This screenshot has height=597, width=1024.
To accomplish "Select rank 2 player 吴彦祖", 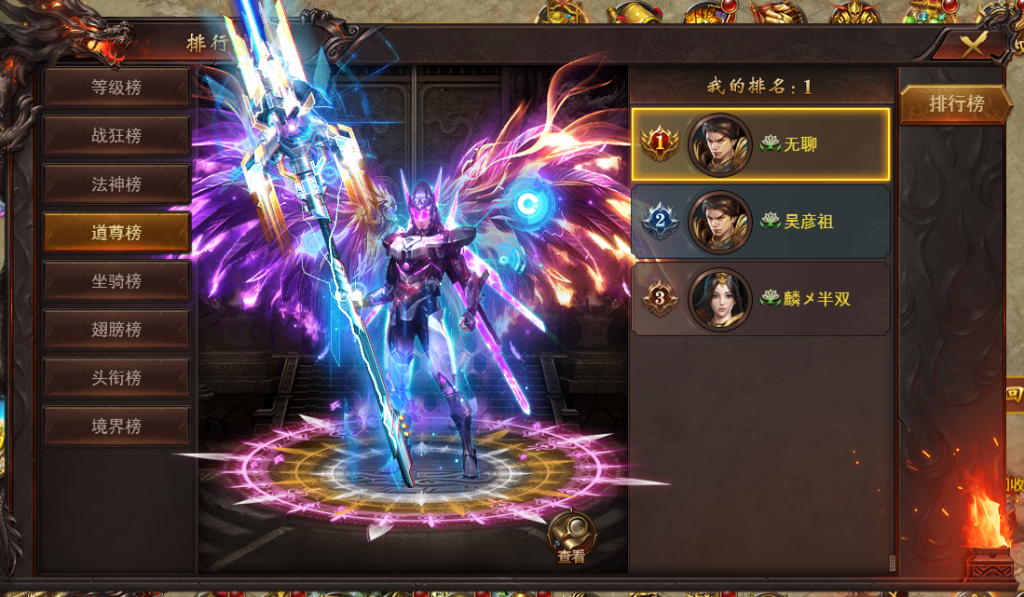I will coord(760,221).
